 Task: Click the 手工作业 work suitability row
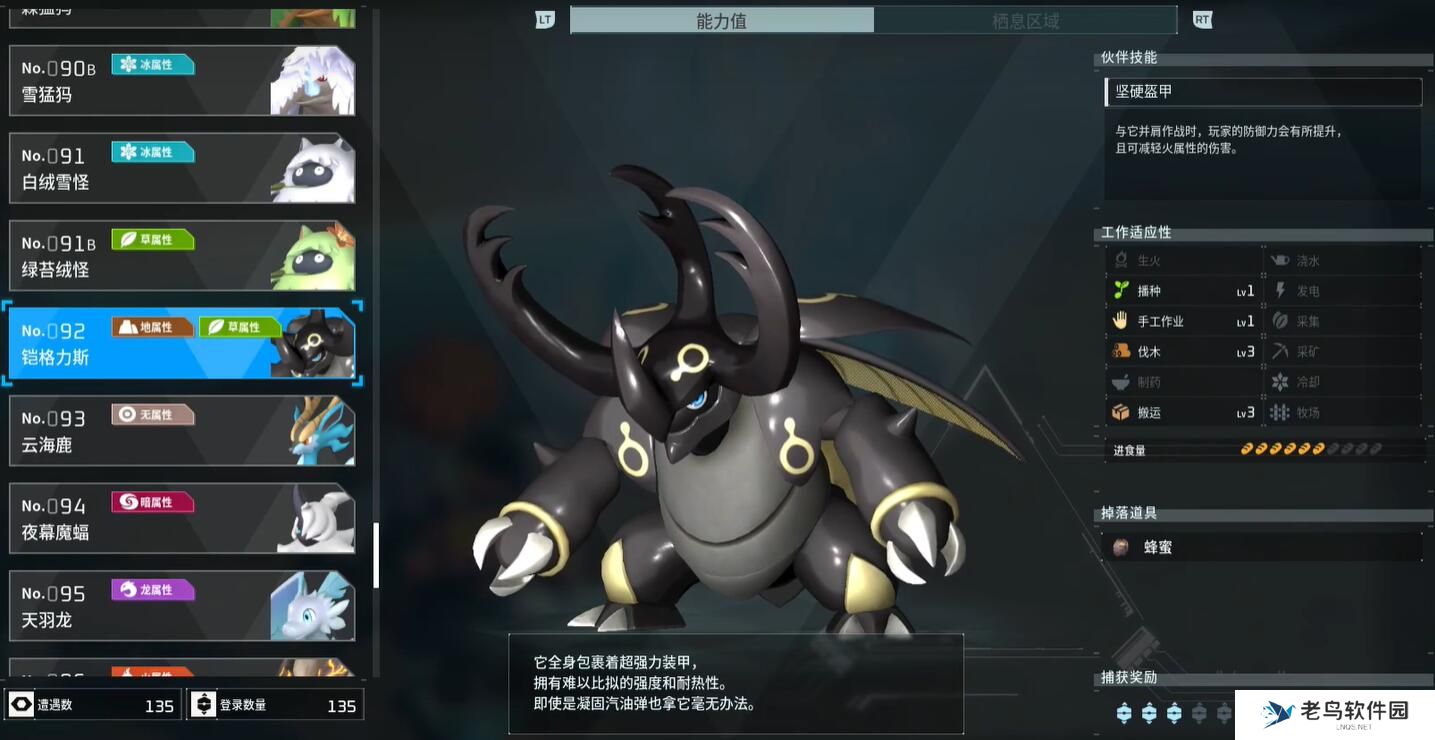(x=1183, y=321)
